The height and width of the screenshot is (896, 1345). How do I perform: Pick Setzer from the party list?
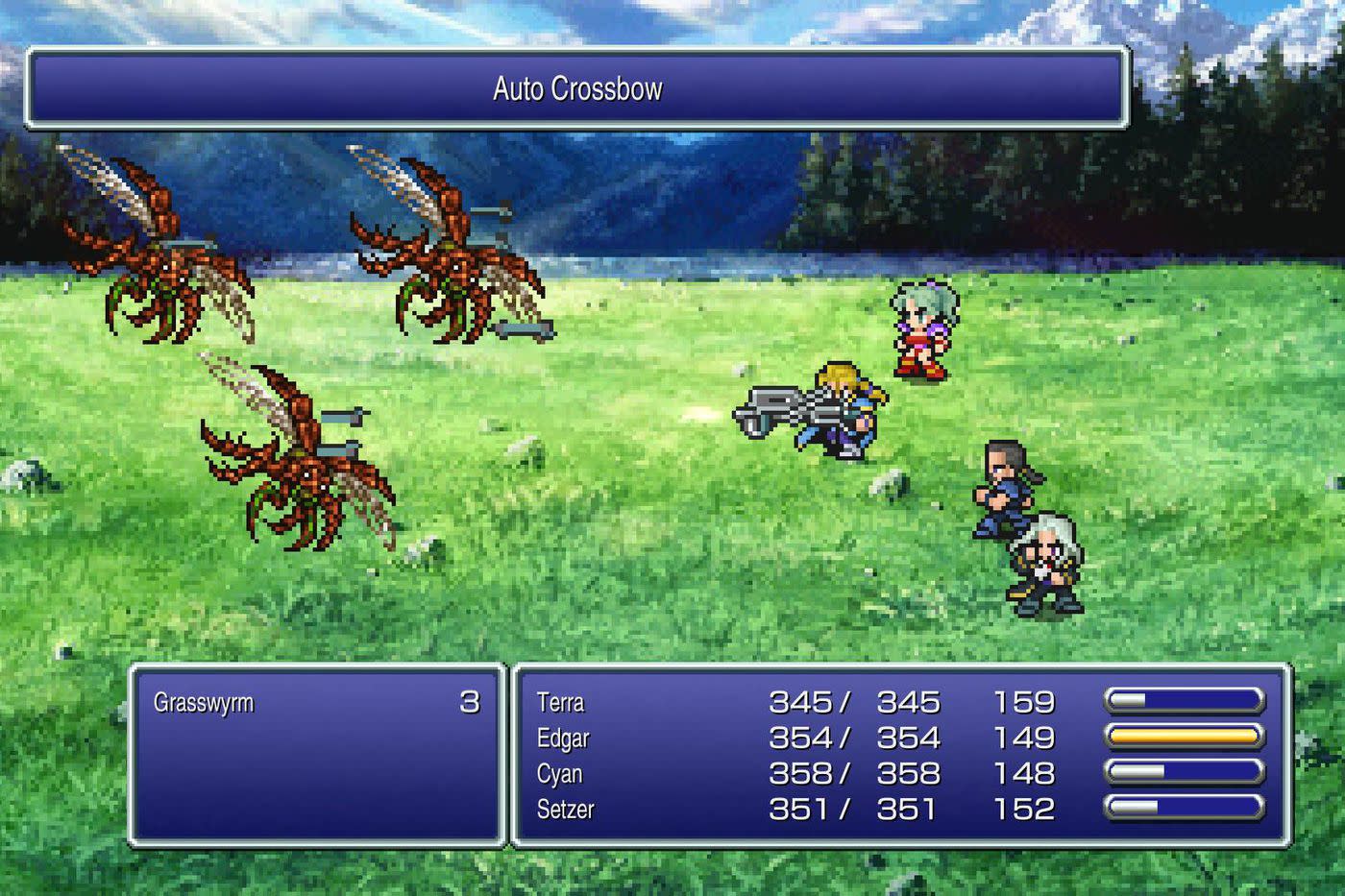point(565,809)
